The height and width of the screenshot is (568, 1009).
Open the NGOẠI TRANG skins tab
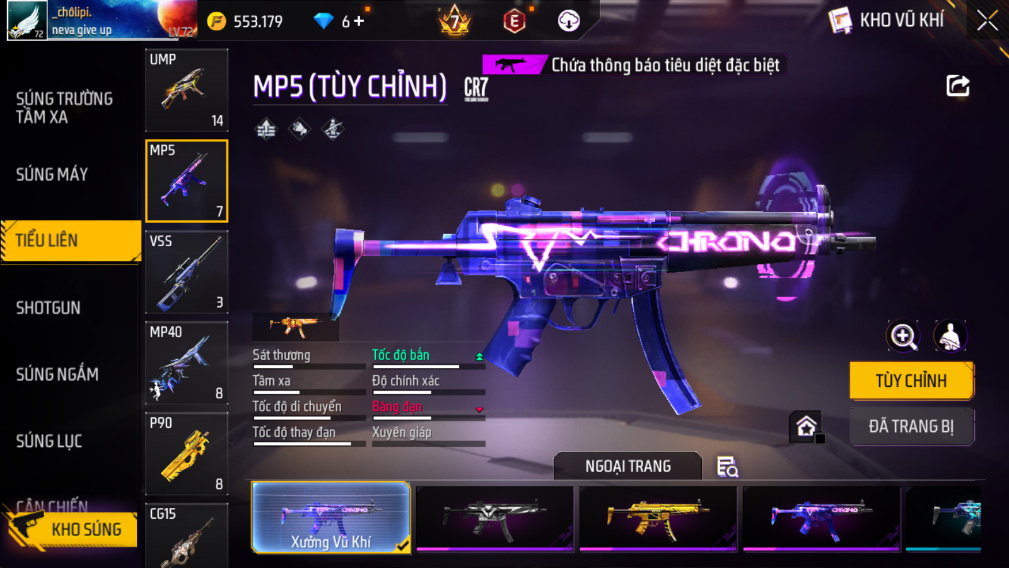click(628, 466)
